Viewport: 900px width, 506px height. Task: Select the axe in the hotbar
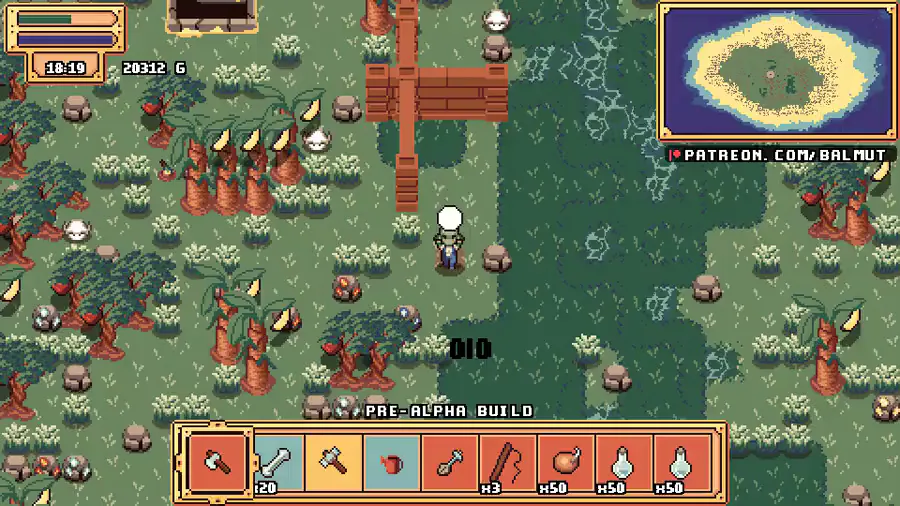(x=217, y=463)
